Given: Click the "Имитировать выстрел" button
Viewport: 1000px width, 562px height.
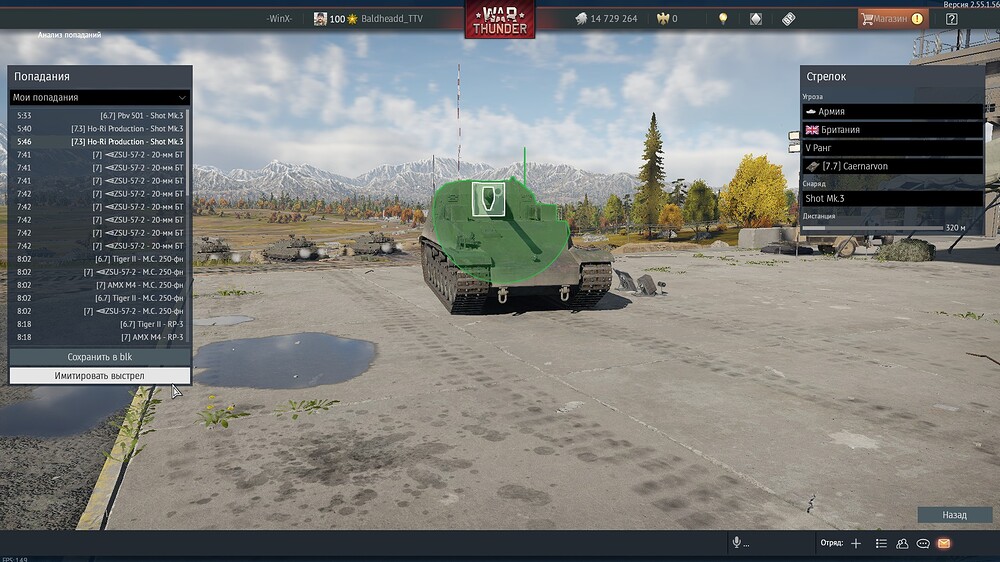Looking at the screenshot, I should (99, 376).
